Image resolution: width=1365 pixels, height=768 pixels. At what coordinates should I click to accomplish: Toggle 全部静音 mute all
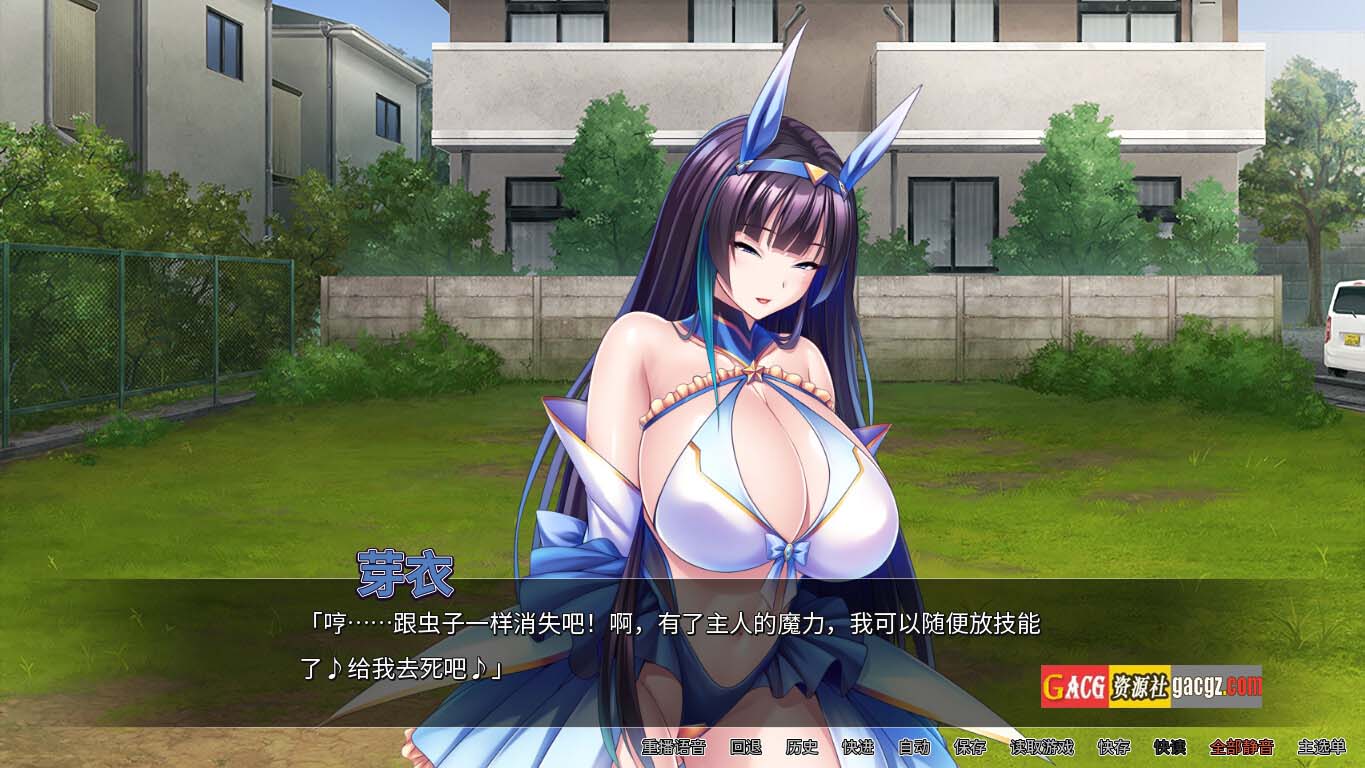coord(1241,747)
